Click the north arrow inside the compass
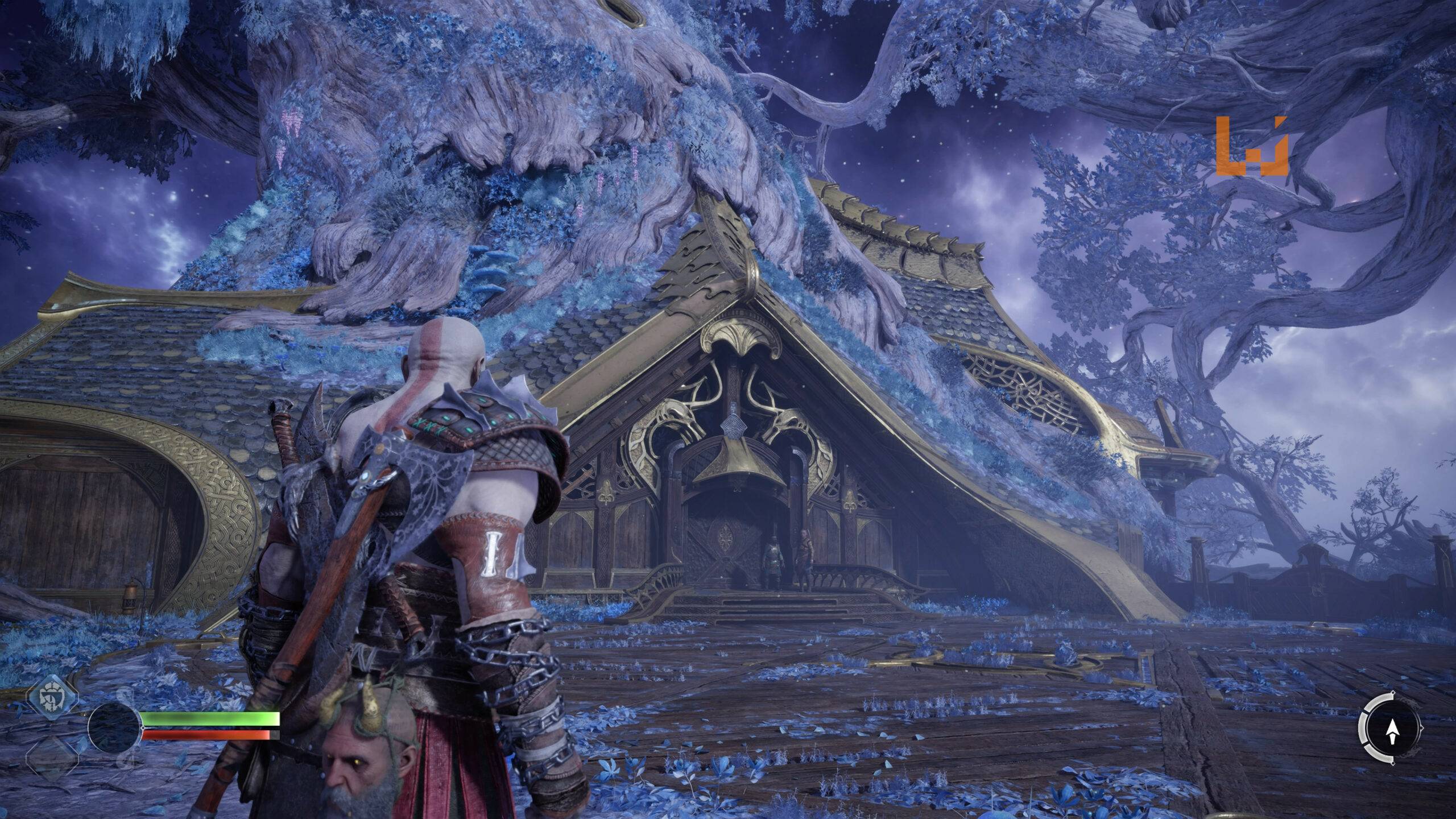 pyautogui.click(x=1392, y=731)
